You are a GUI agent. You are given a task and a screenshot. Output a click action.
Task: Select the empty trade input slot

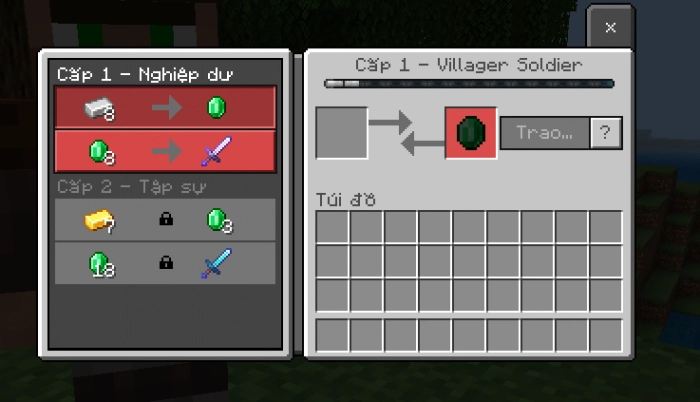[x=342, y=133]
